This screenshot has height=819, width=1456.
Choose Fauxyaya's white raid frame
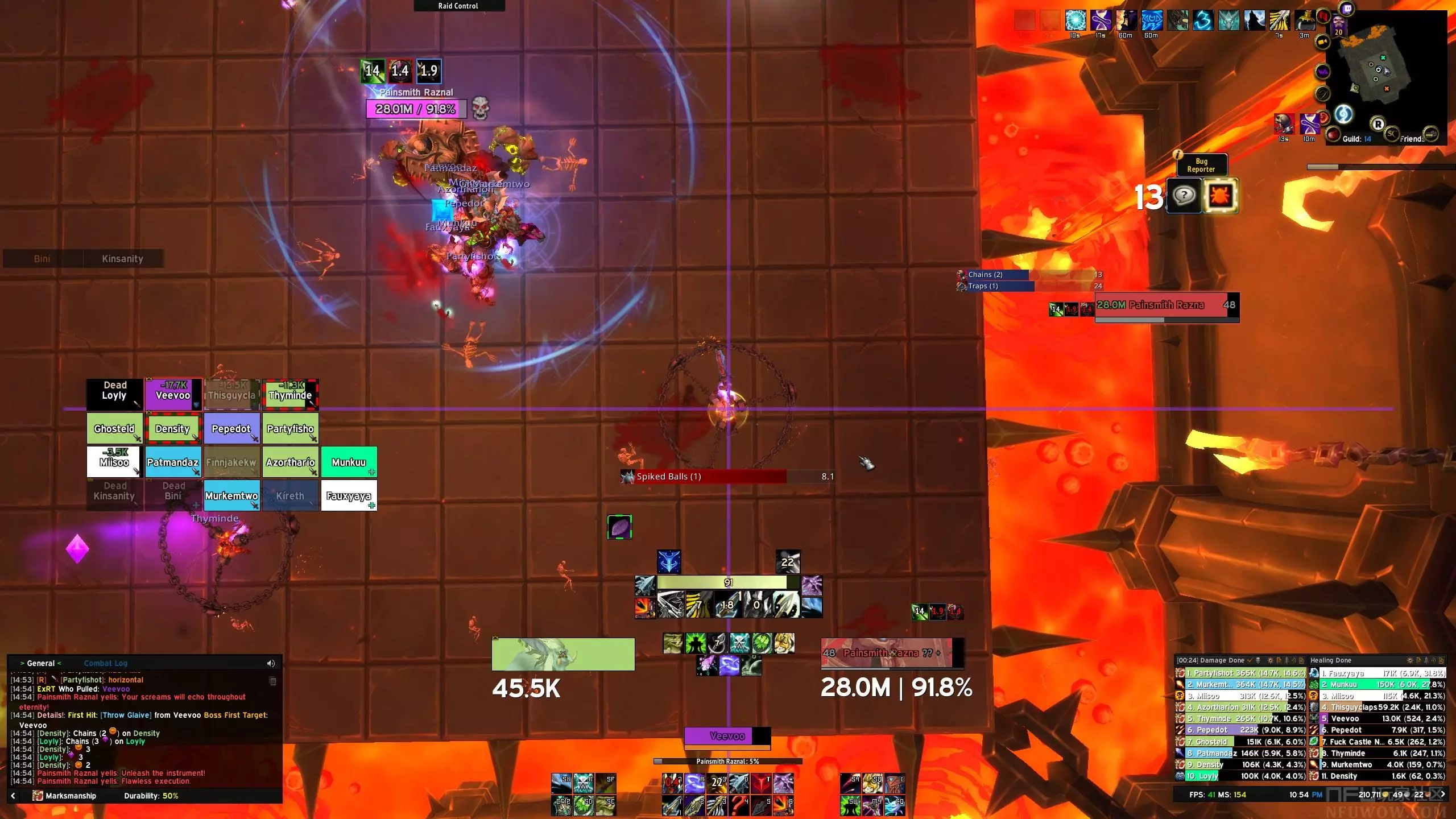click(x=349, y=495)
